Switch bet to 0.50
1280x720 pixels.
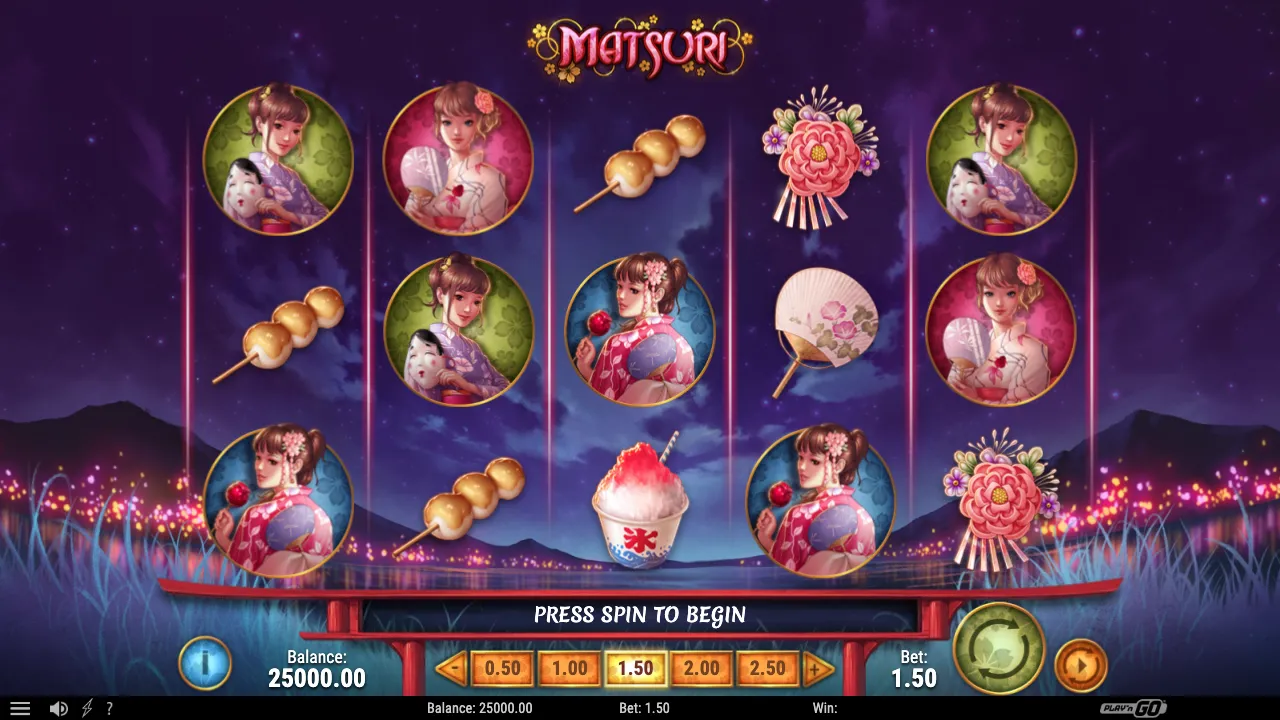click(x=502, y=668)
